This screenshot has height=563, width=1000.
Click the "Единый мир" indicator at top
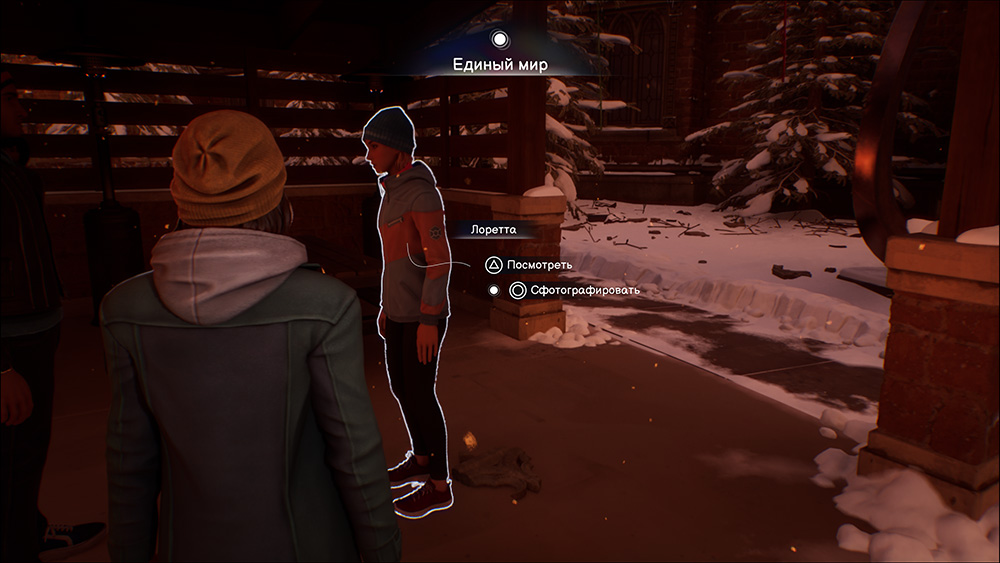[x=500, y=65]
